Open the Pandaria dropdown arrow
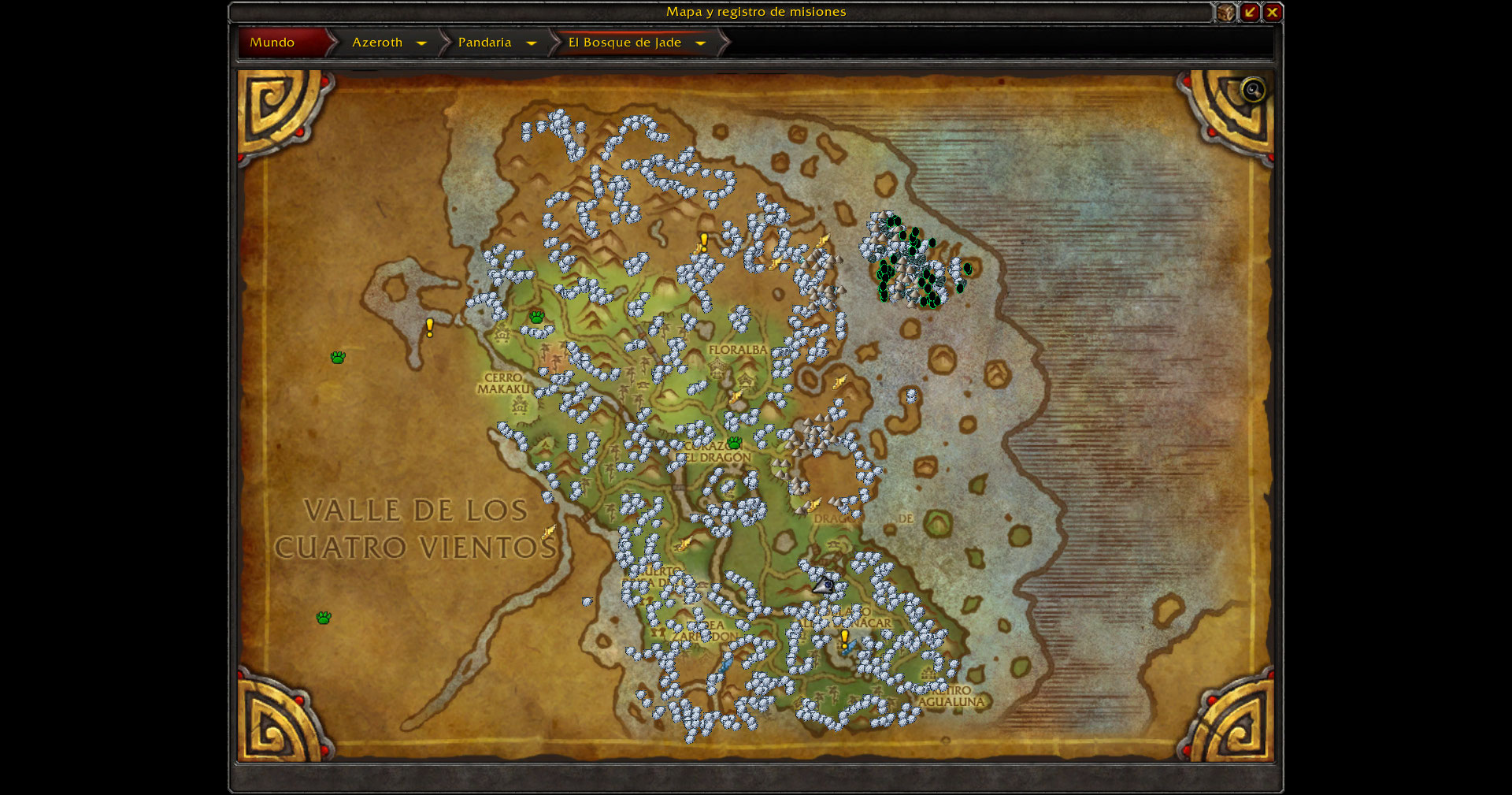 pos(532,43)
